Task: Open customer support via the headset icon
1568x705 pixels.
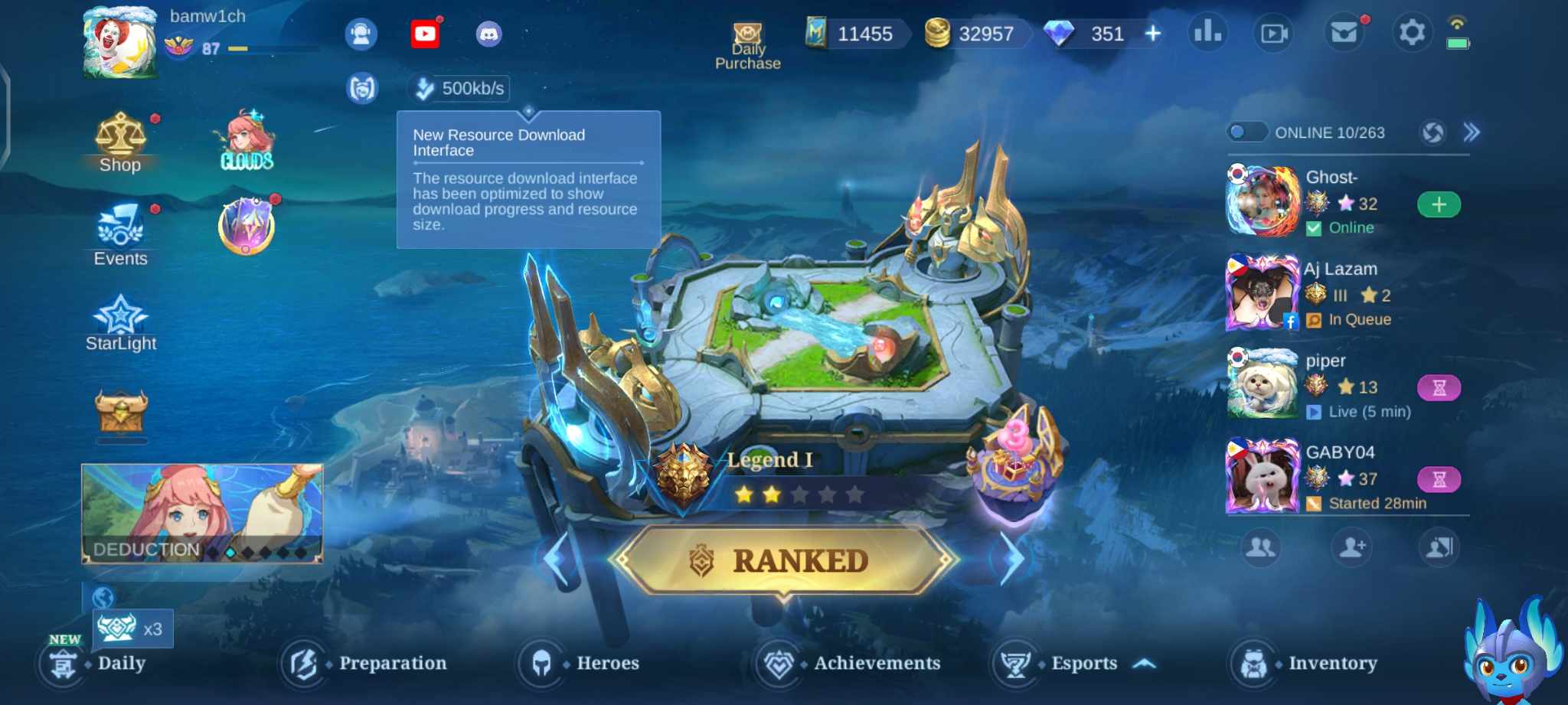Action: [362, 34]
